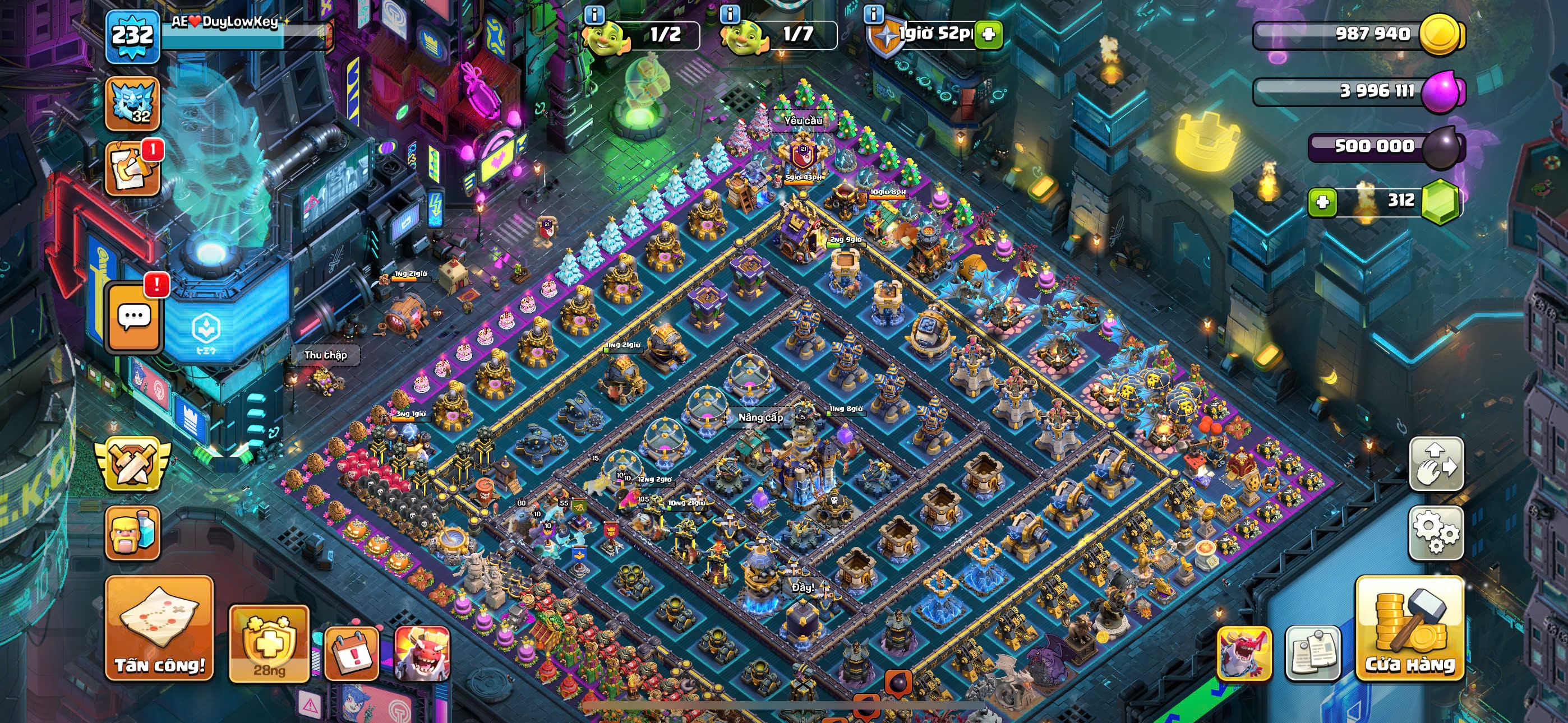The height and width of the screenshot is (723, 1568).
Task: Show builder info for the 1/7 counter
Action: pyautogui.click(x=730, y=13)
